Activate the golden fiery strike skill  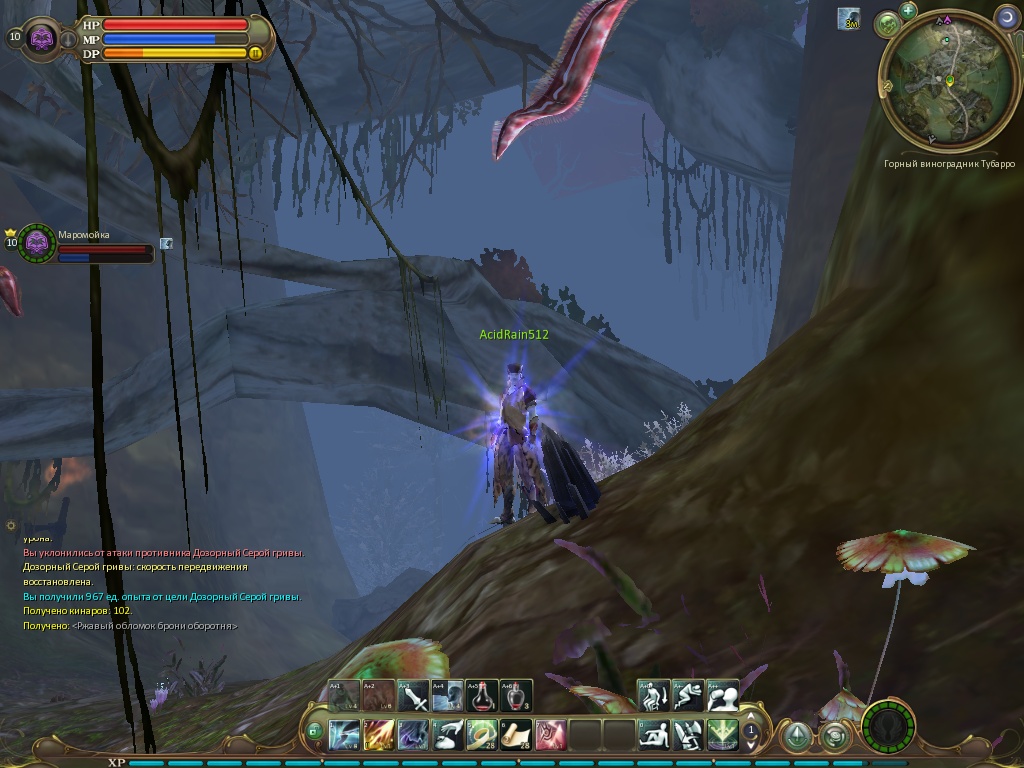[x=379, y=735]
